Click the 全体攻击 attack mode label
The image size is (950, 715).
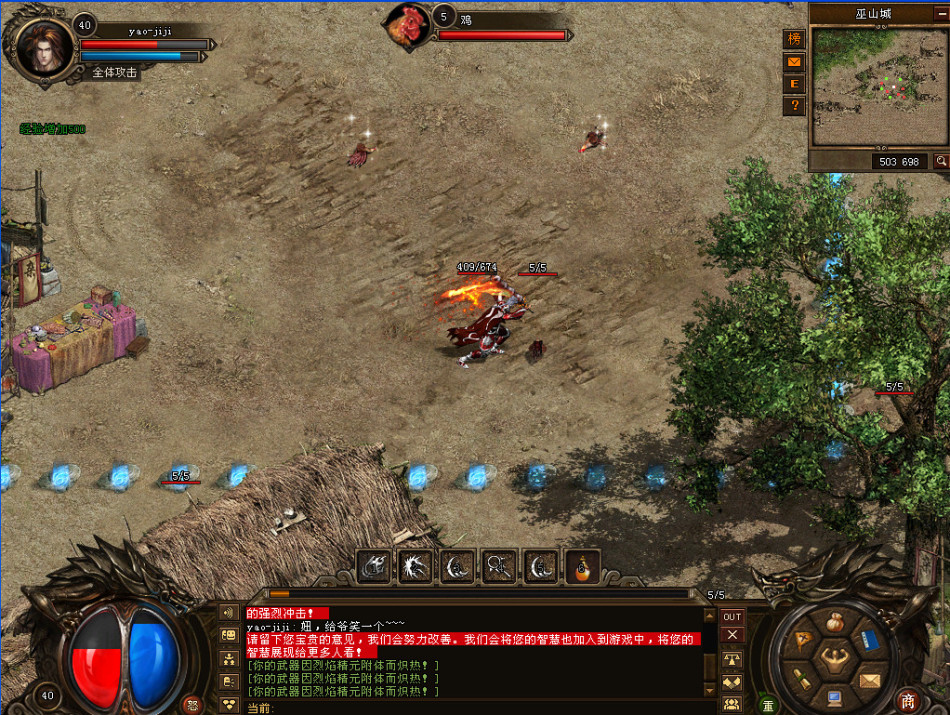tap(115, 72)
